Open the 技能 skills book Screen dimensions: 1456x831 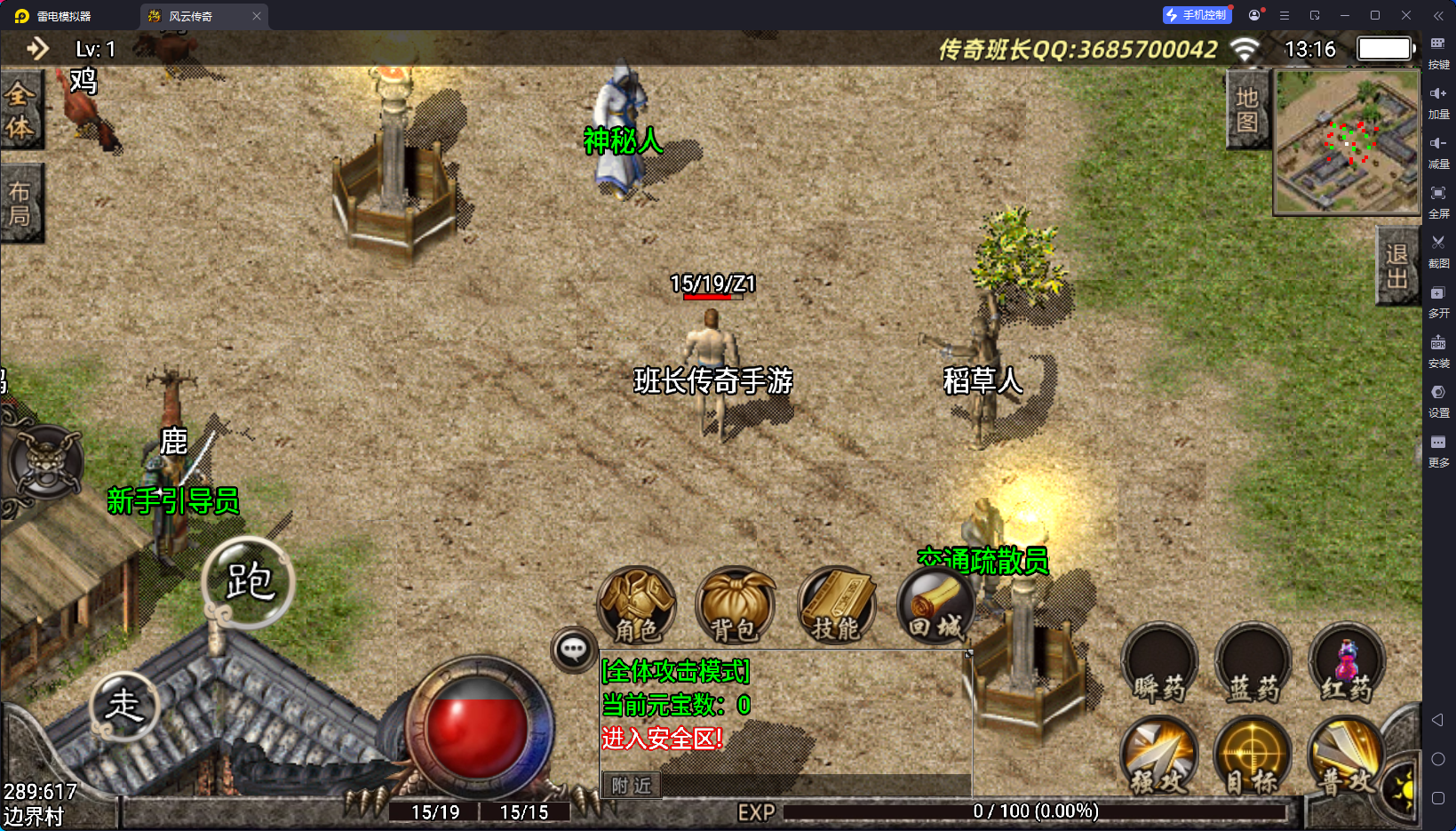(x=836, y=606)
